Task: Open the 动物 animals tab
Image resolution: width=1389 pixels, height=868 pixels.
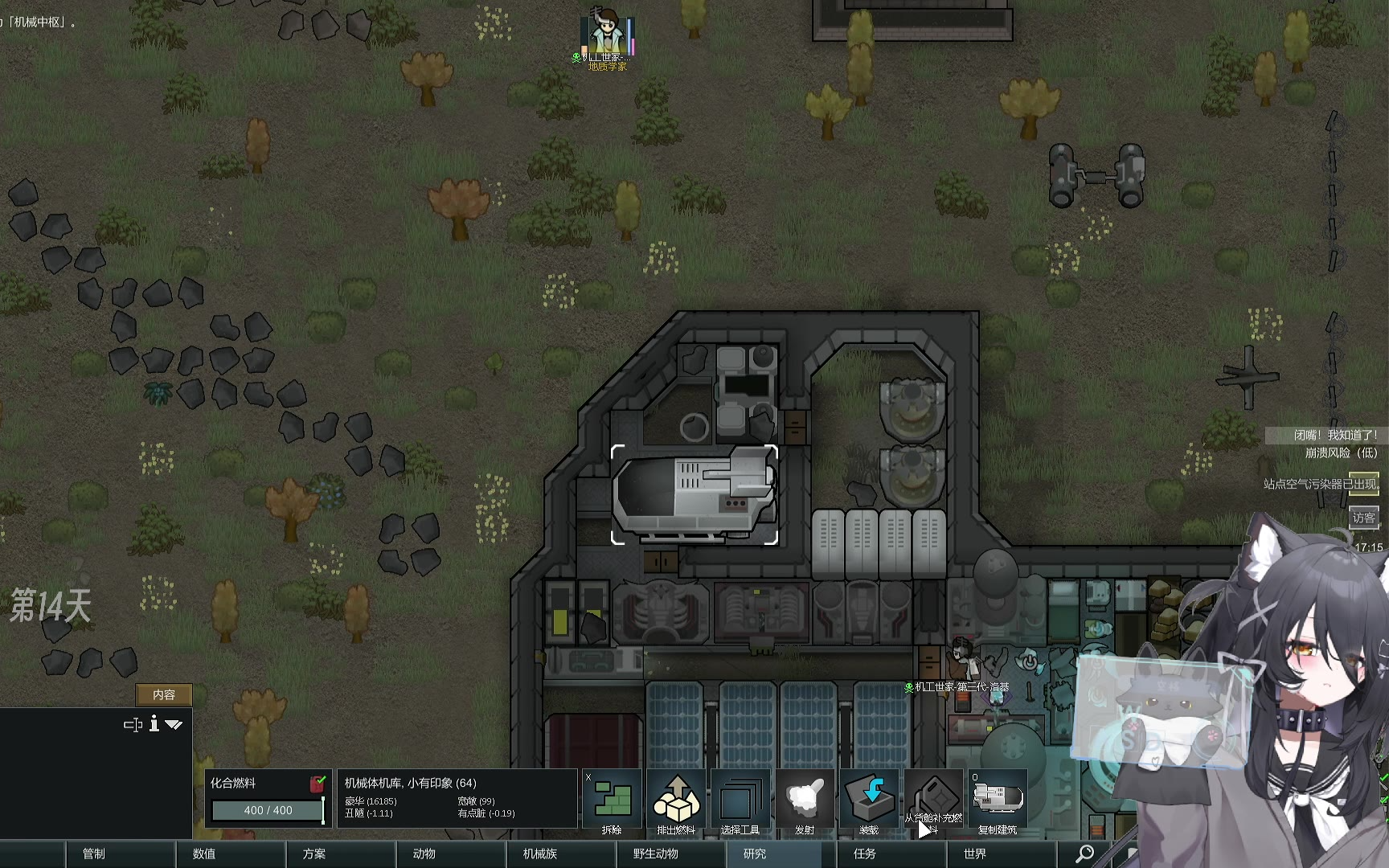Action: coord(424,854)
